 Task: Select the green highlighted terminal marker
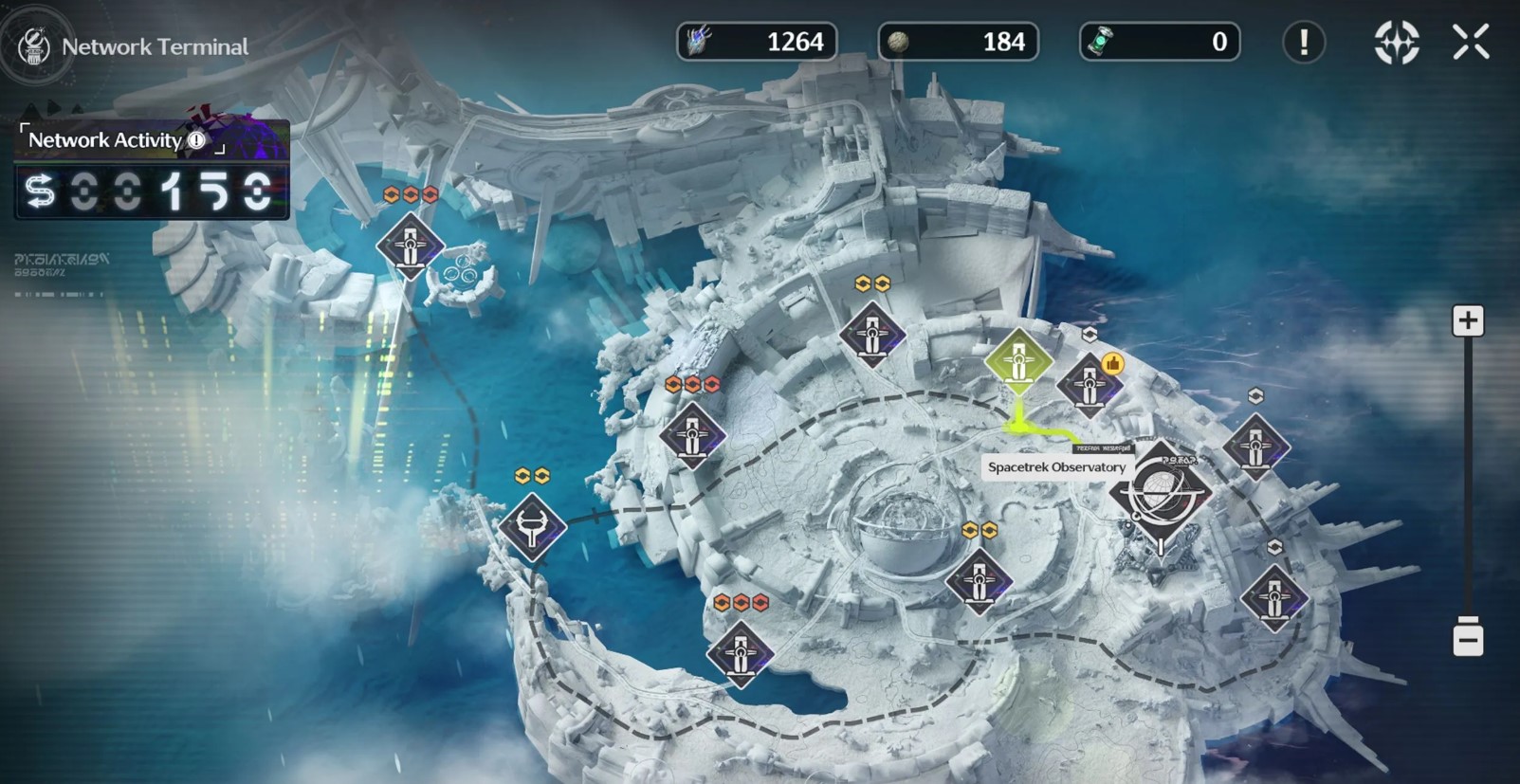coord(1018,361)
